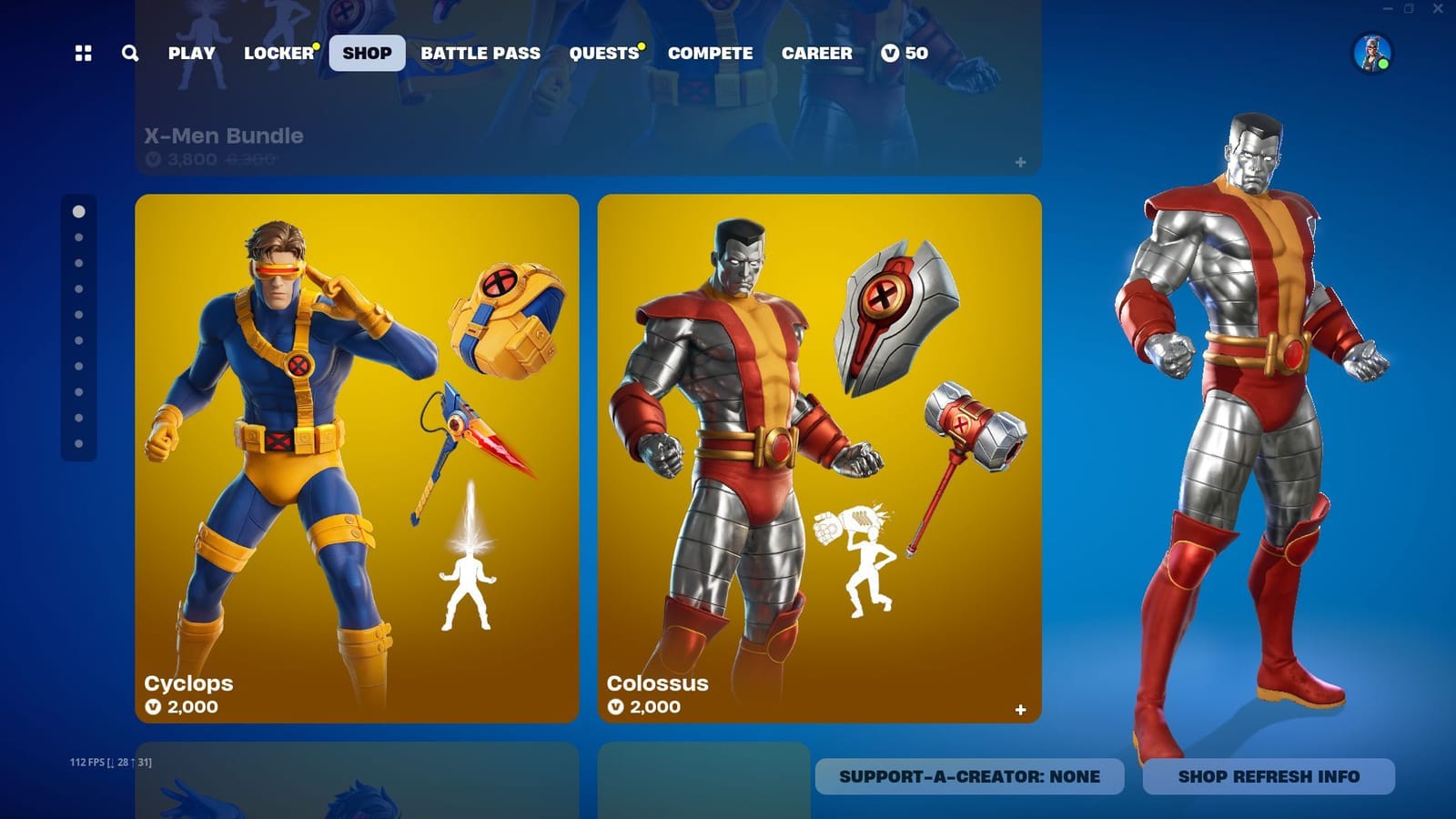
Task: Open the BATTLE PASS tab
Action: [480, 53]
